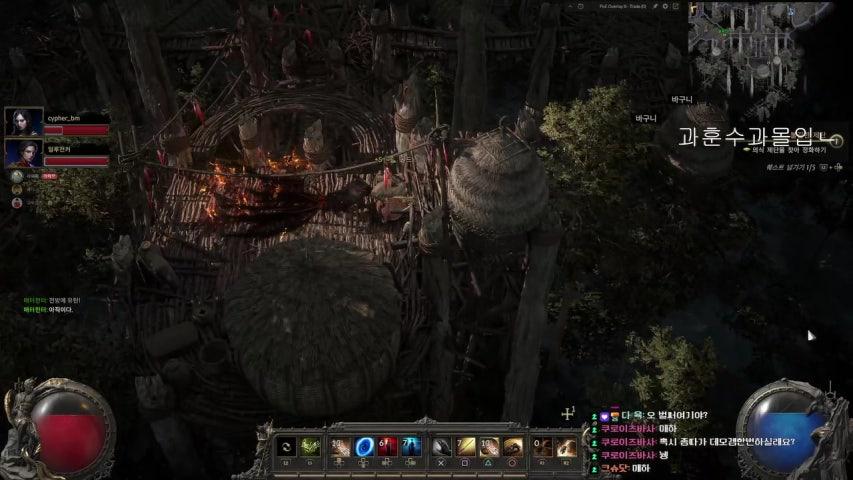Select cypher_bm party member portrait
Image resolution: width=853 pixels, height=480 pixels.
pyautogui.click(x=24, y=122)
